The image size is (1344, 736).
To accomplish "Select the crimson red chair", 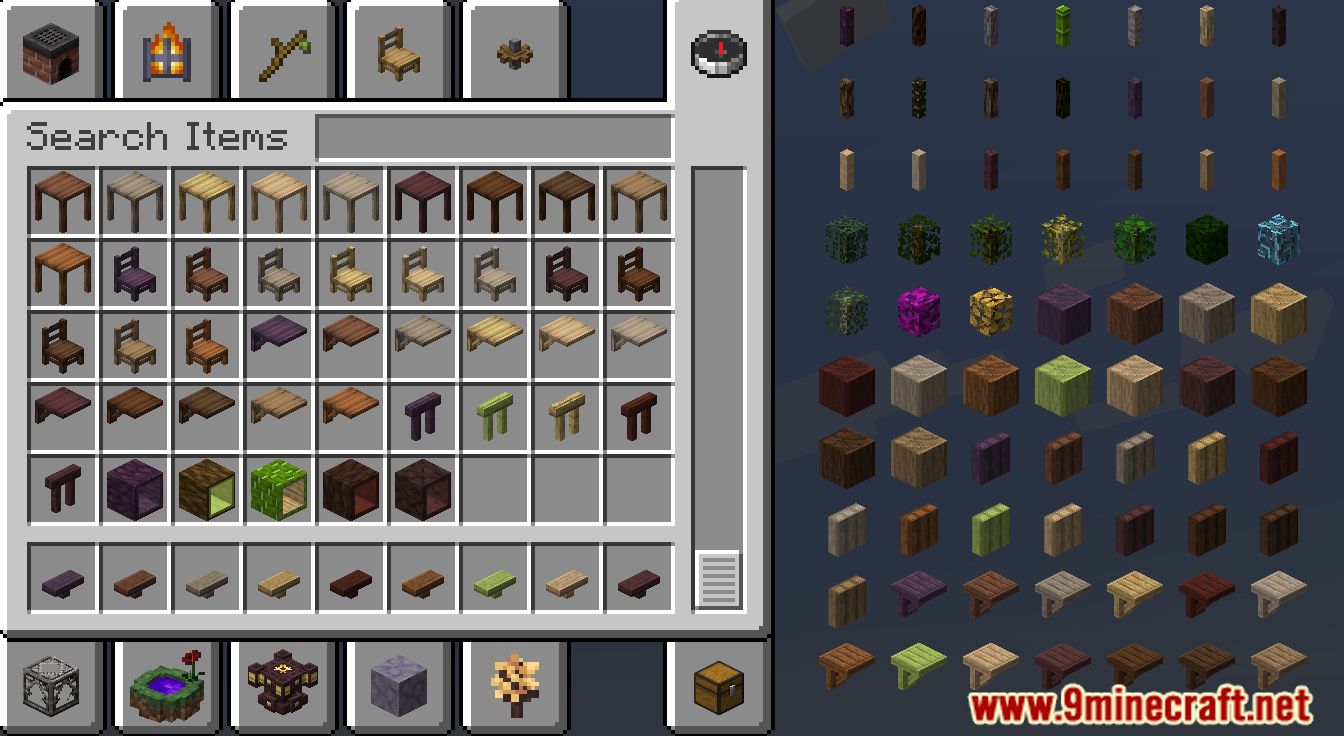I will tap(567, 272).
